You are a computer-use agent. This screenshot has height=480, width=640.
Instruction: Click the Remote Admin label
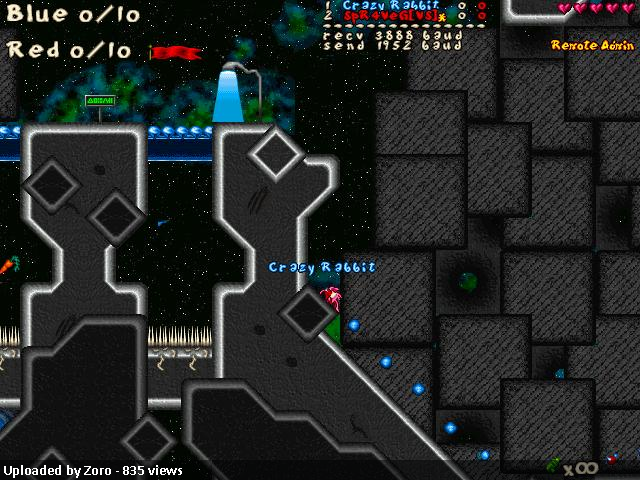(591, 45)
